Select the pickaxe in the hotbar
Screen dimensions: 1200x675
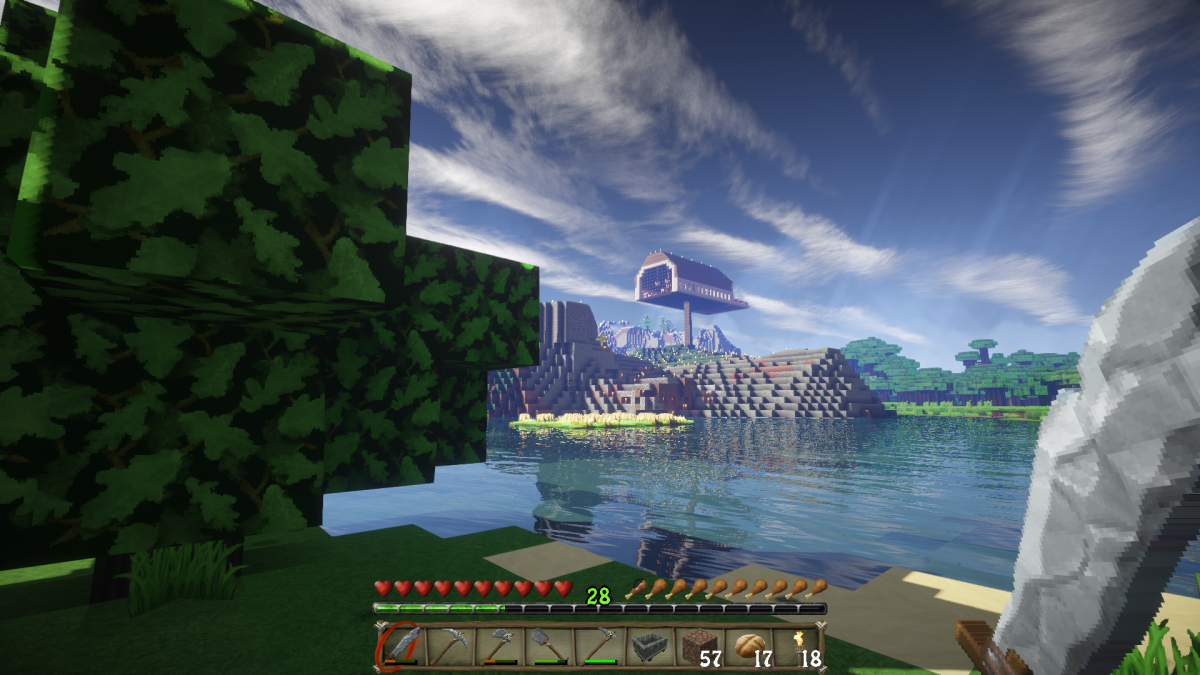coord(451,645)
